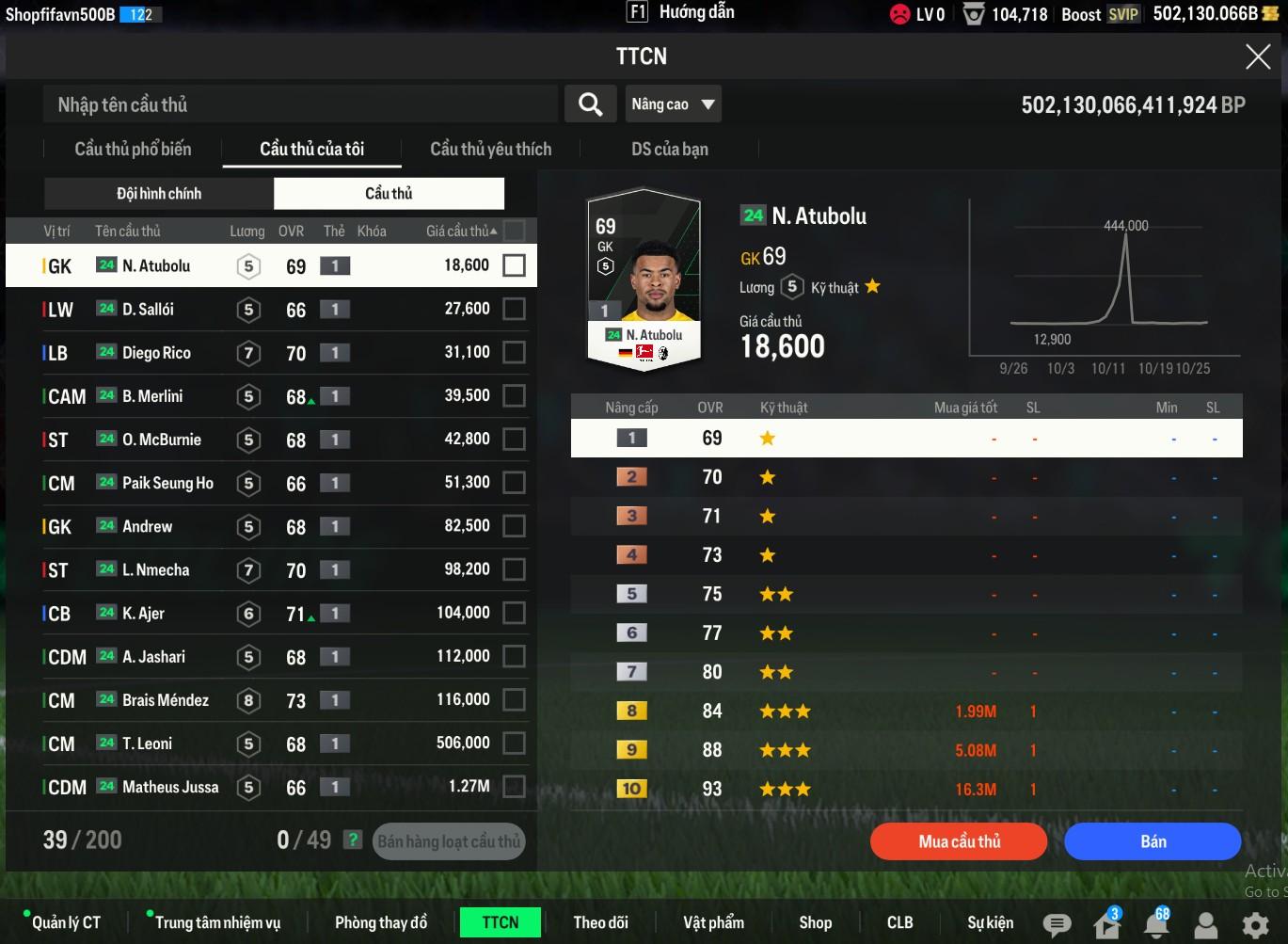Click the magnifying glass search button
1288x944 pixels.
[590, 104]
